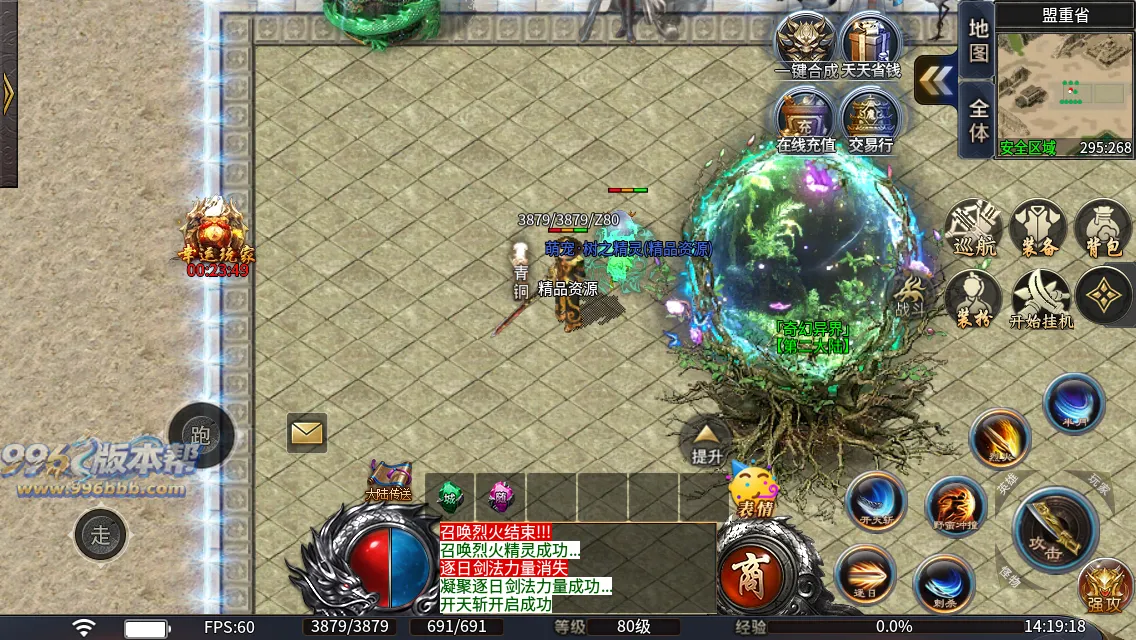Activate the 烈火 flame sword skill
The width and height of the screenshot is (1136, 640).
click(x=999, y=438)
